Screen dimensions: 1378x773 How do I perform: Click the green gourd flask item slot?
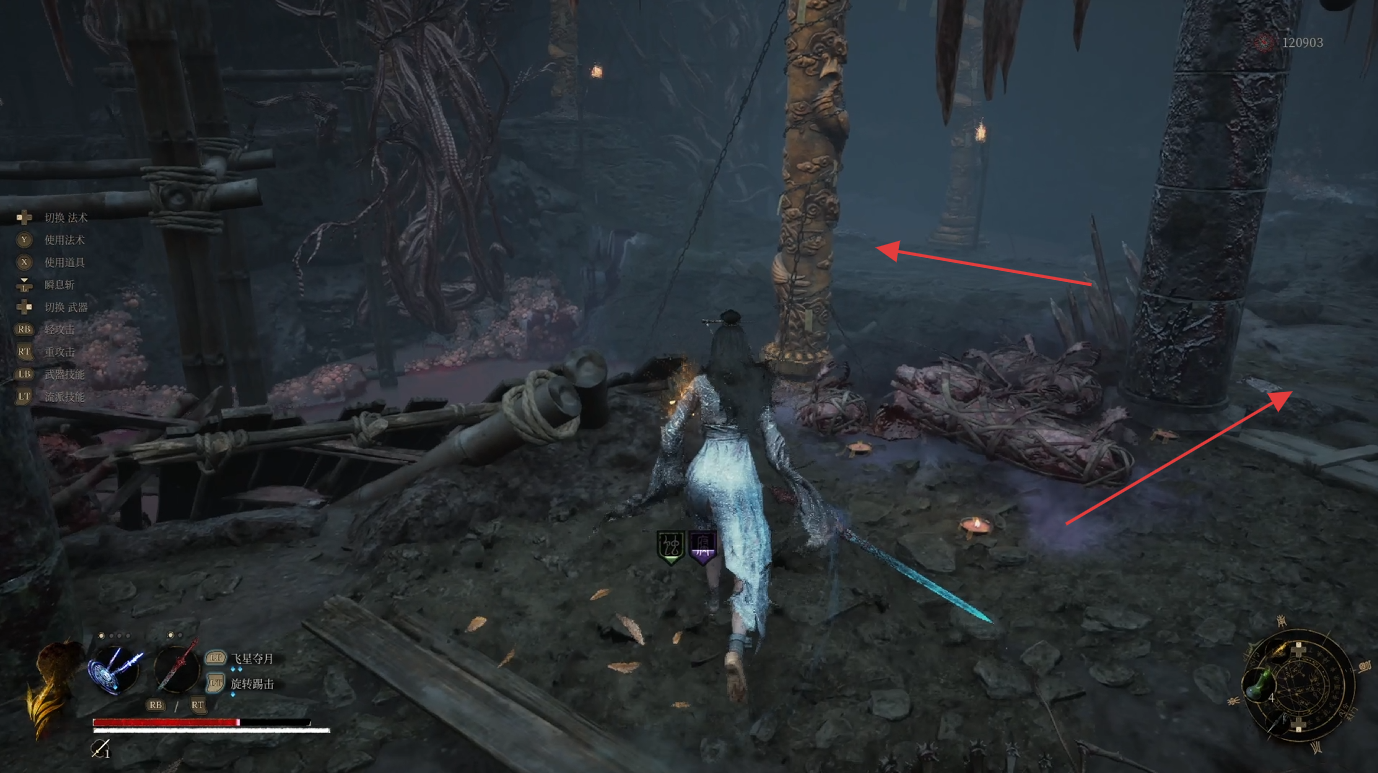pos(1258,685)
